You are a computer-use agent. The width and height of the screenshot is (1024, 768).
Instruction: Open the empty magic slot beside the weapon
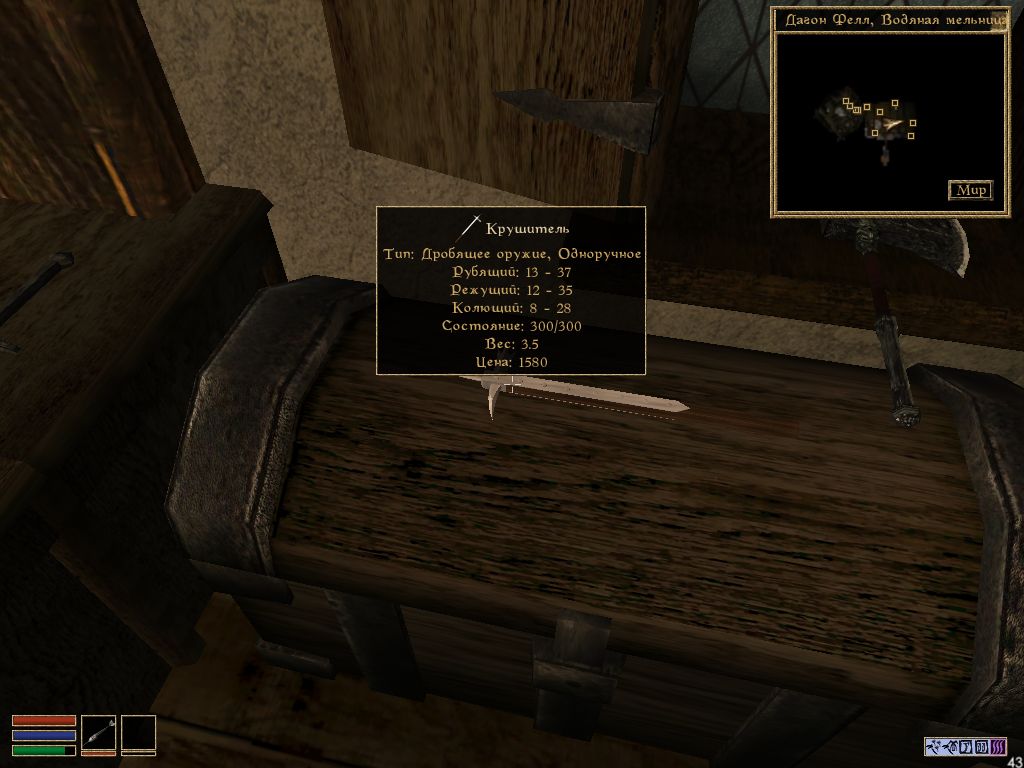coord(139,733)
